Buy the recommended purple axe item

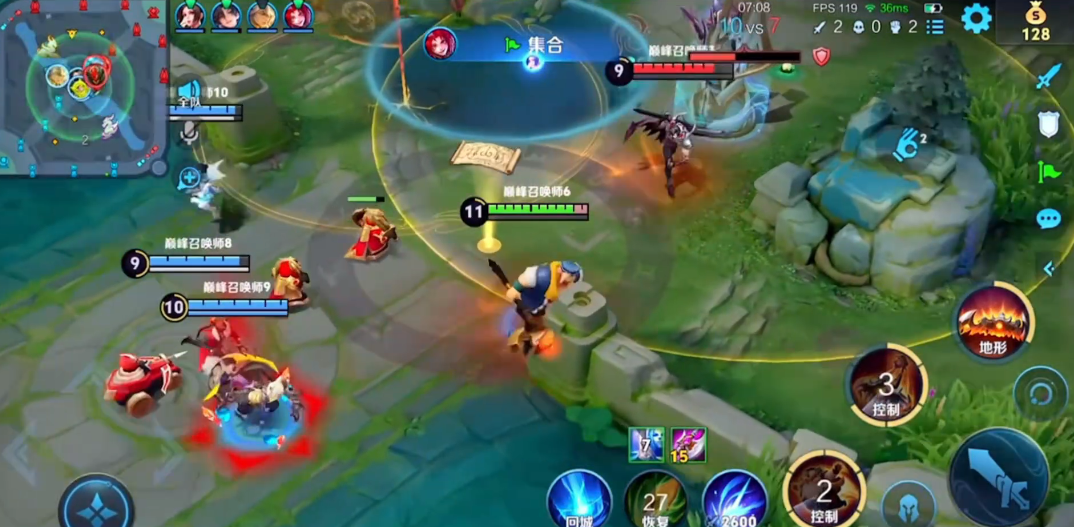coord(689,444)
